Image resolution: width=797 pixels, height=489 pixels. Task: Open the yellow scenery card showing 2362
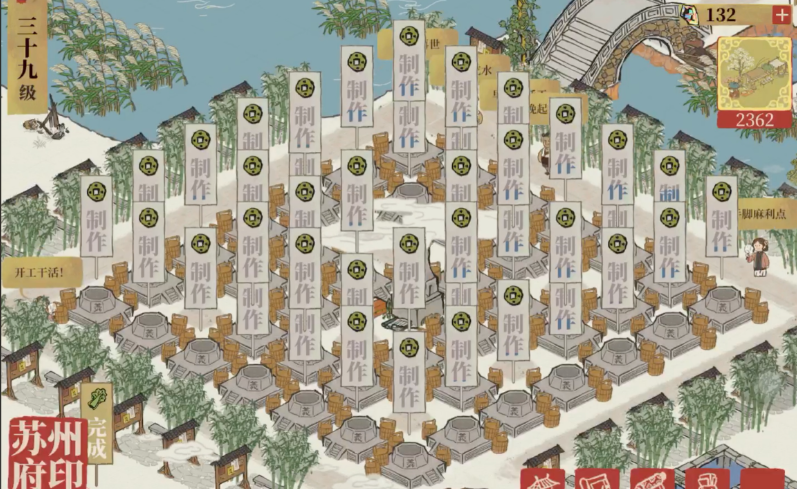coord(755,83)
